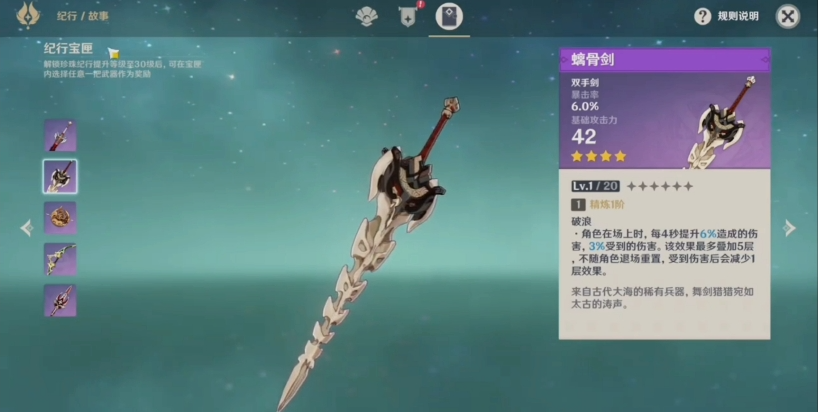Viewport: 818px width, 412px height.
Task: Pick the round catalyst weapon thumbnail
Action: pyautogui.click(x=60, y=217)
